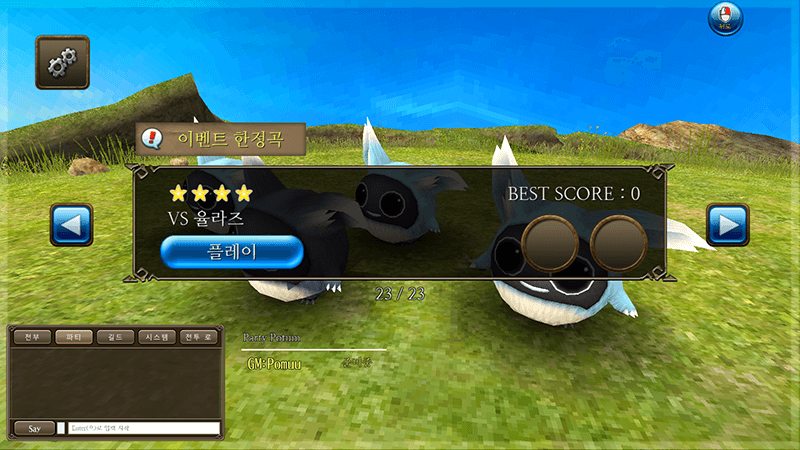This screenshot has height=450, width=800.
Task: Open the gear settings menu
Action: (62, 62)
